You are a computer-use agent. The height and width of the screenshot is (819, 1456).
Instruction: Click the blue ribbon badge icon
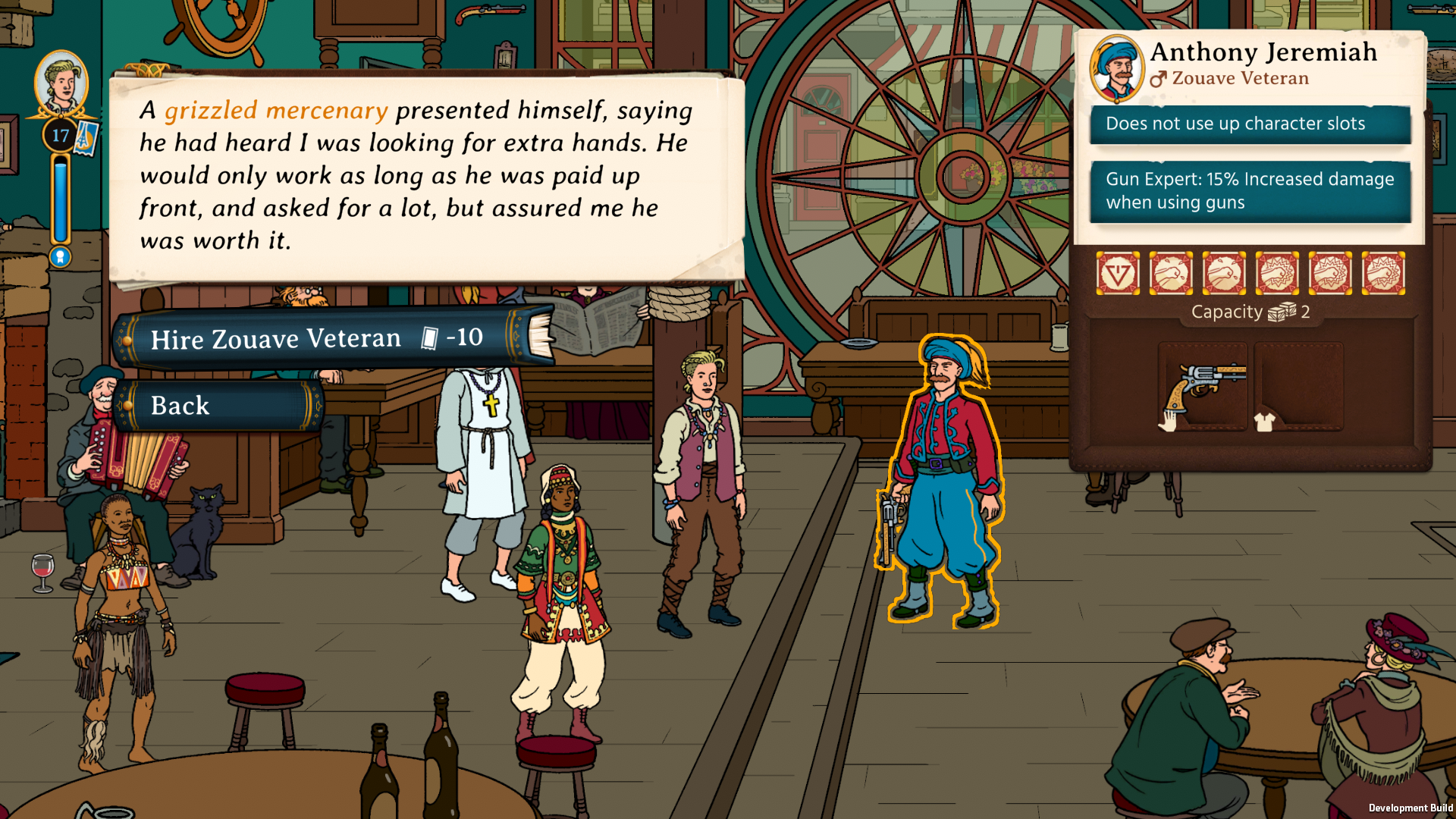[61, 258]
